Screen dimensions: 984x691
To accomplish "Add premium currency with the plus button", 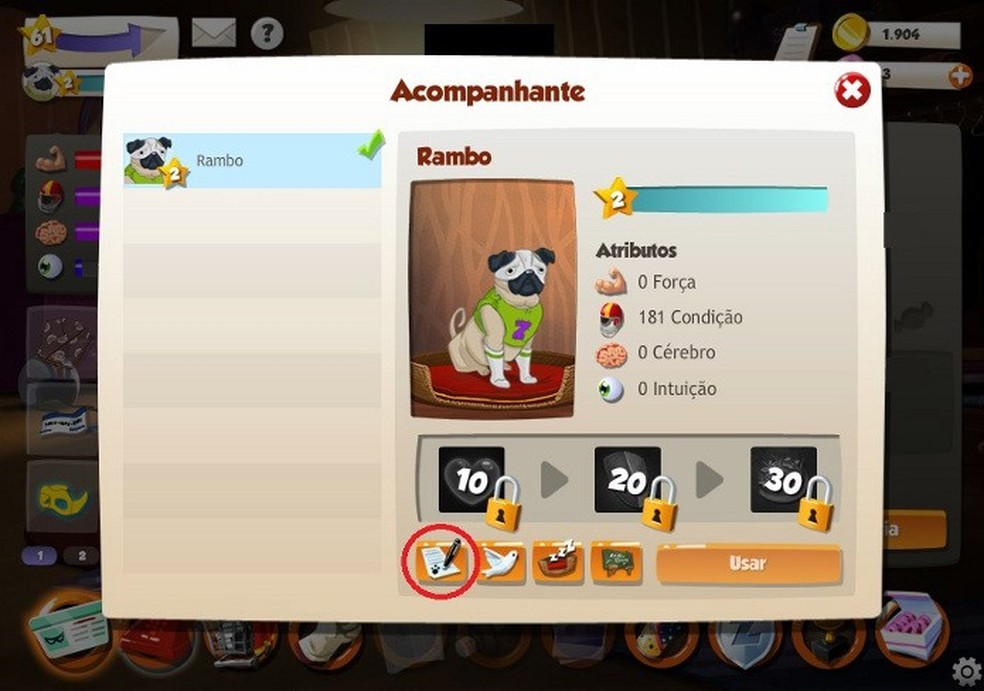I will pos(960,75).
